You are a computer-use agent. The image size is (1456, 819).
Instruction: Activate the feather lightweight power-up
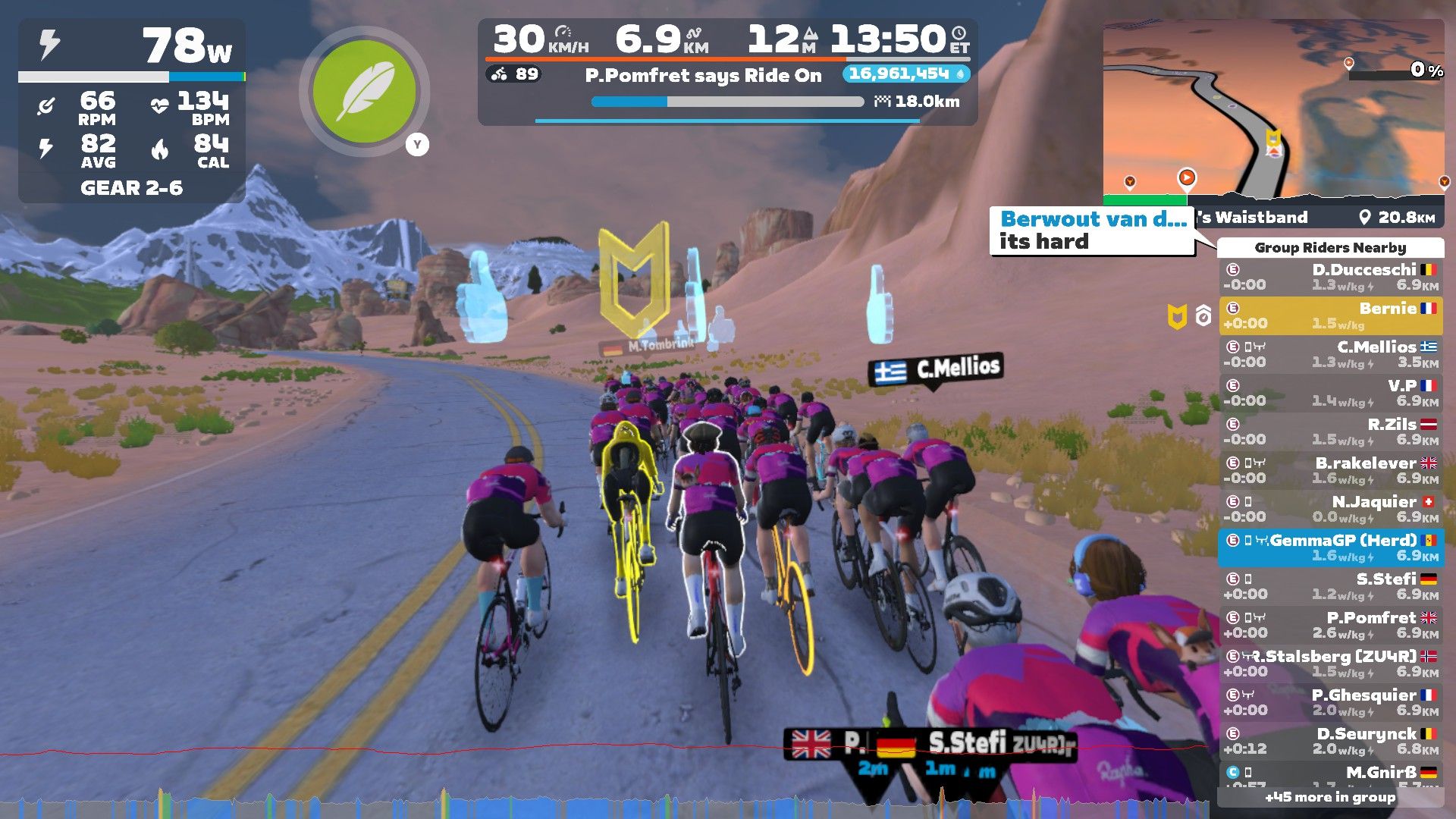364,92
